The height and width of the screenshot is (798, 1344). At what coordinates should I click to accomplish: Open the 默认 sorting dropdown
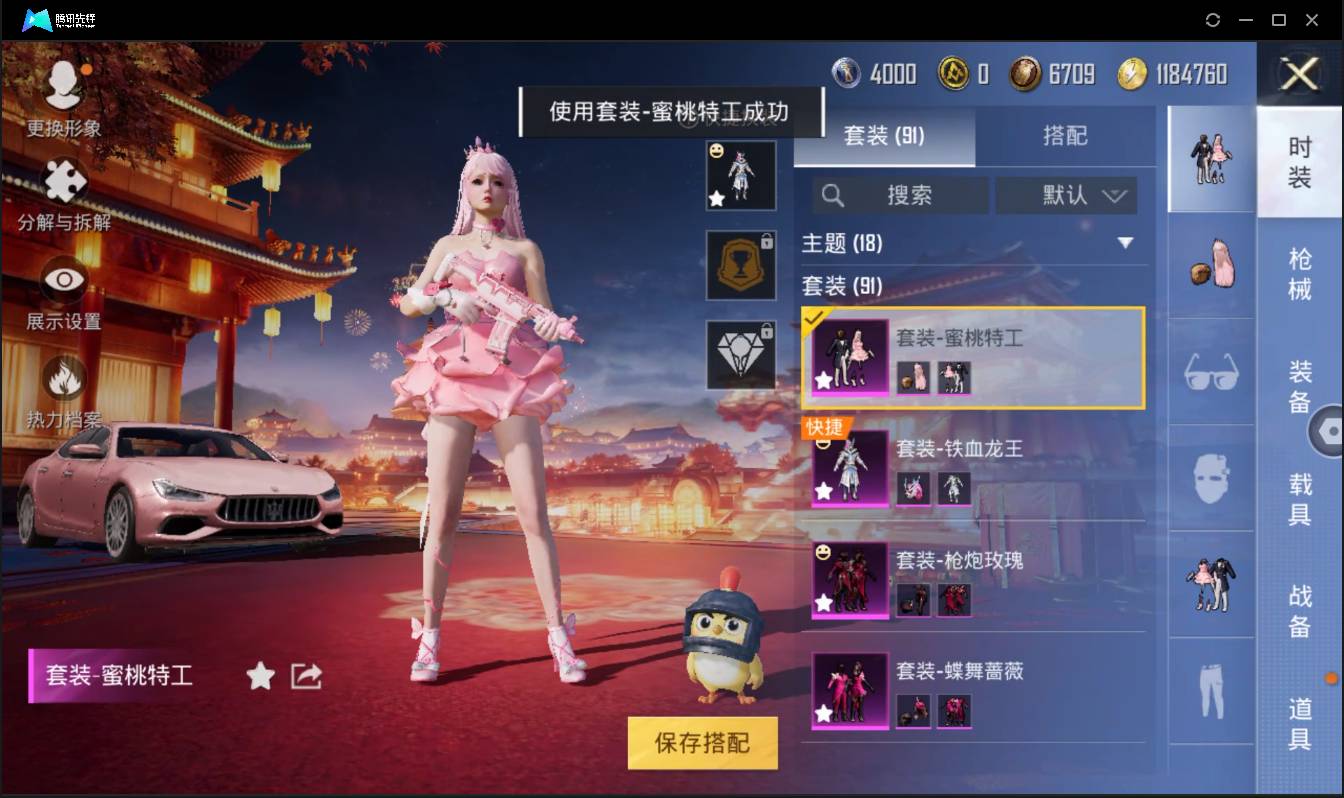coord(1066,195)
